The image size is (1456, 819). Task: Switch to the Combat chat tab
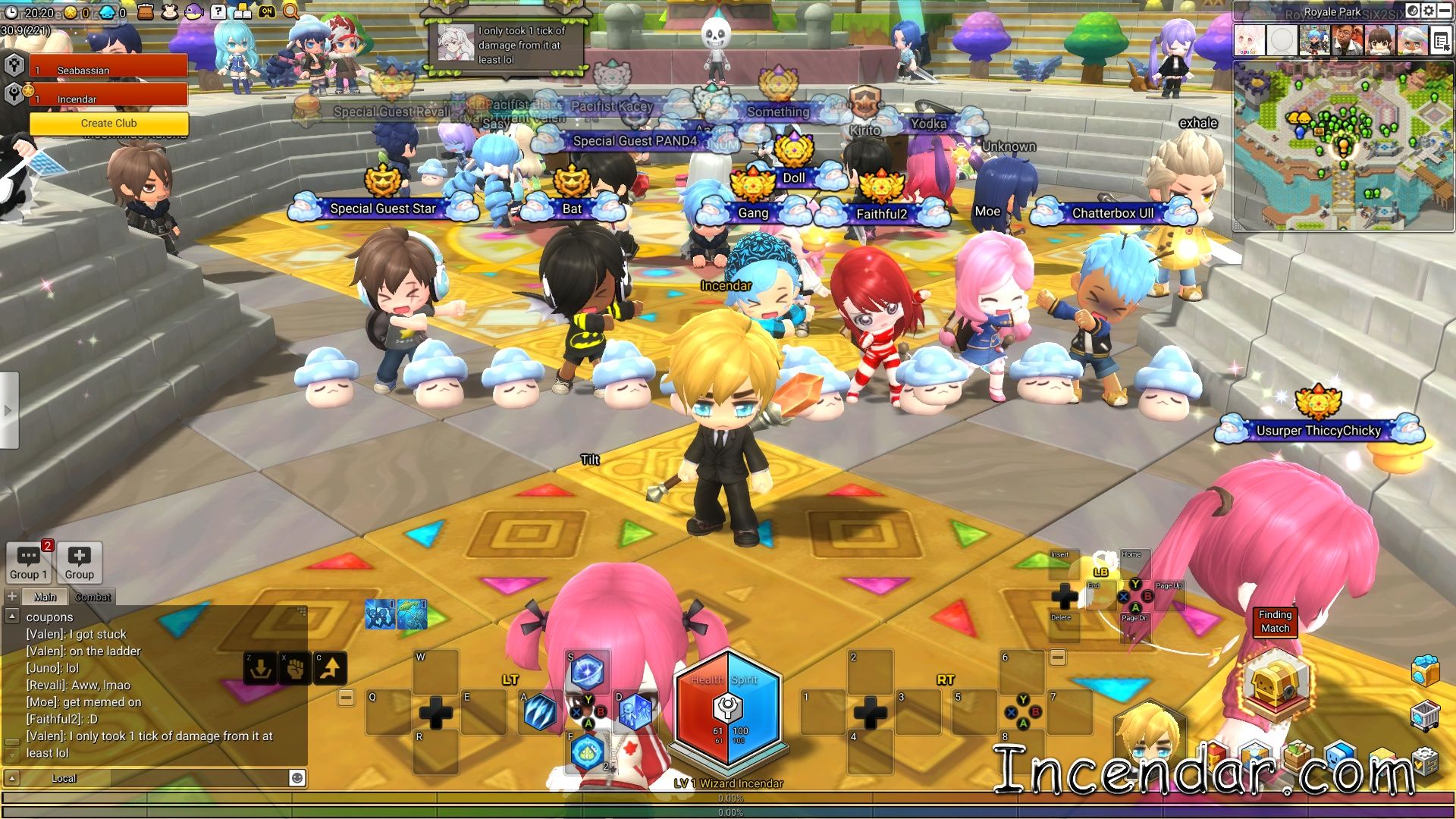[x=93, y=597]
